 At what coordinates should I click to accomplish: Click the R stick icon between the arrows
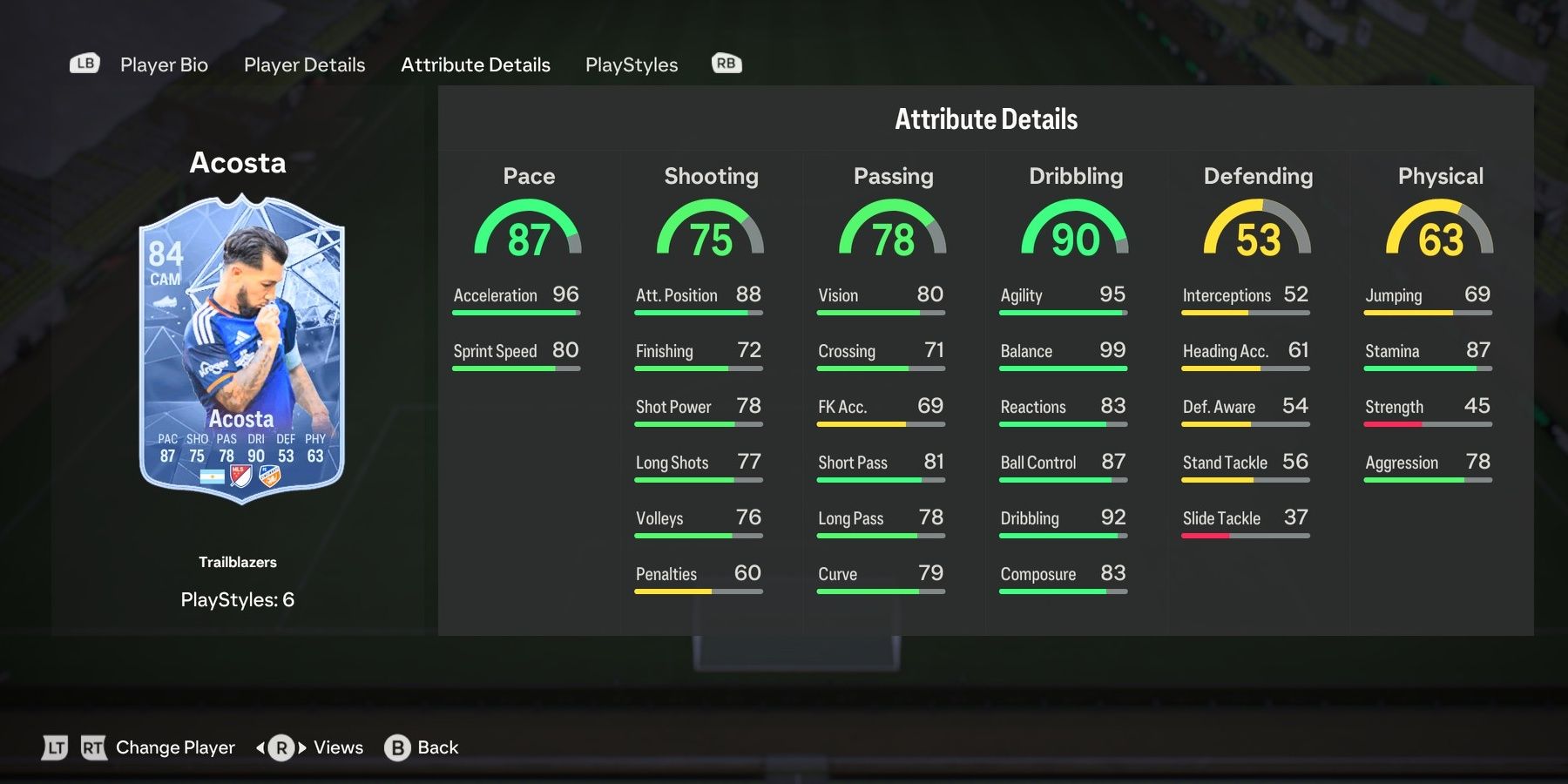coord(280,747)
